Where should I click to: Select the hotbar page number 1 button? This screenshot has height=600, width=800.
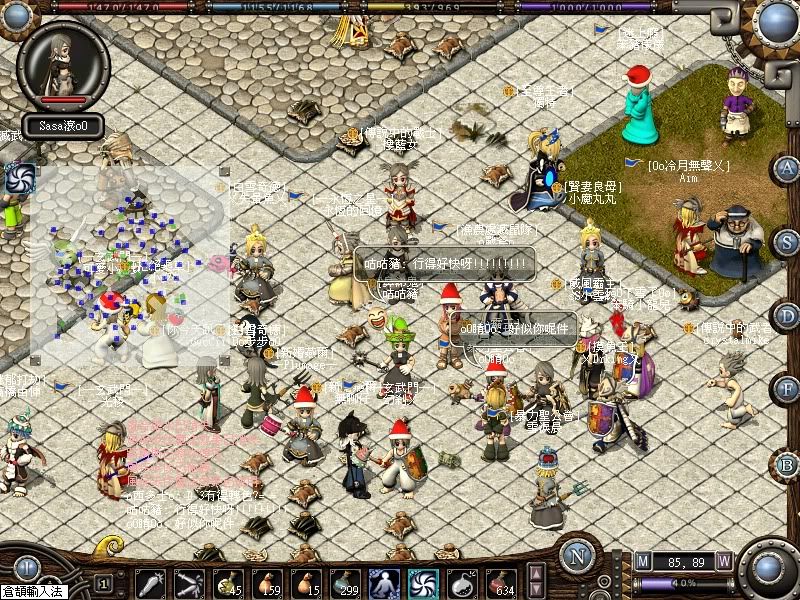click(x=103, y=582)
